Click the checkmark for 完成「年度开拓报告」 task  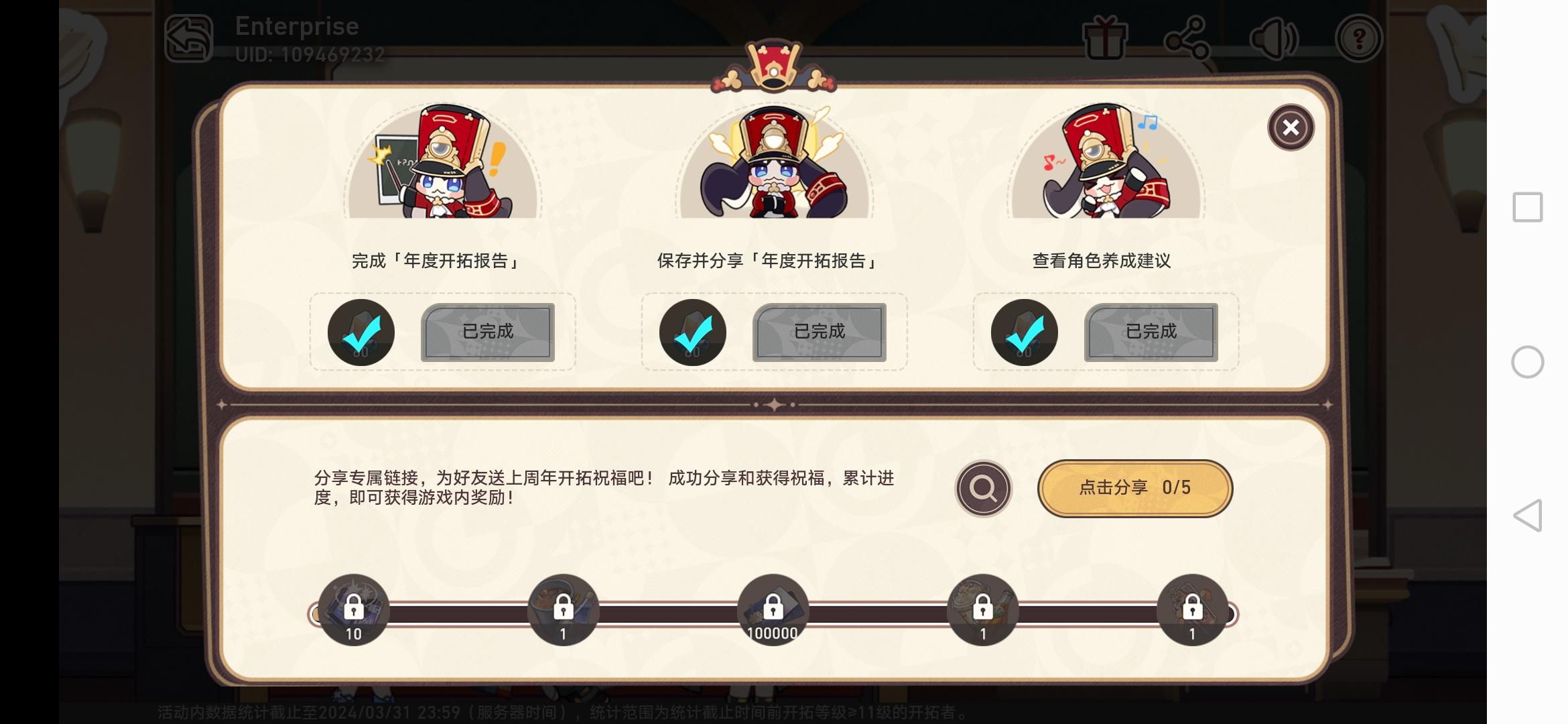point(361,332)
